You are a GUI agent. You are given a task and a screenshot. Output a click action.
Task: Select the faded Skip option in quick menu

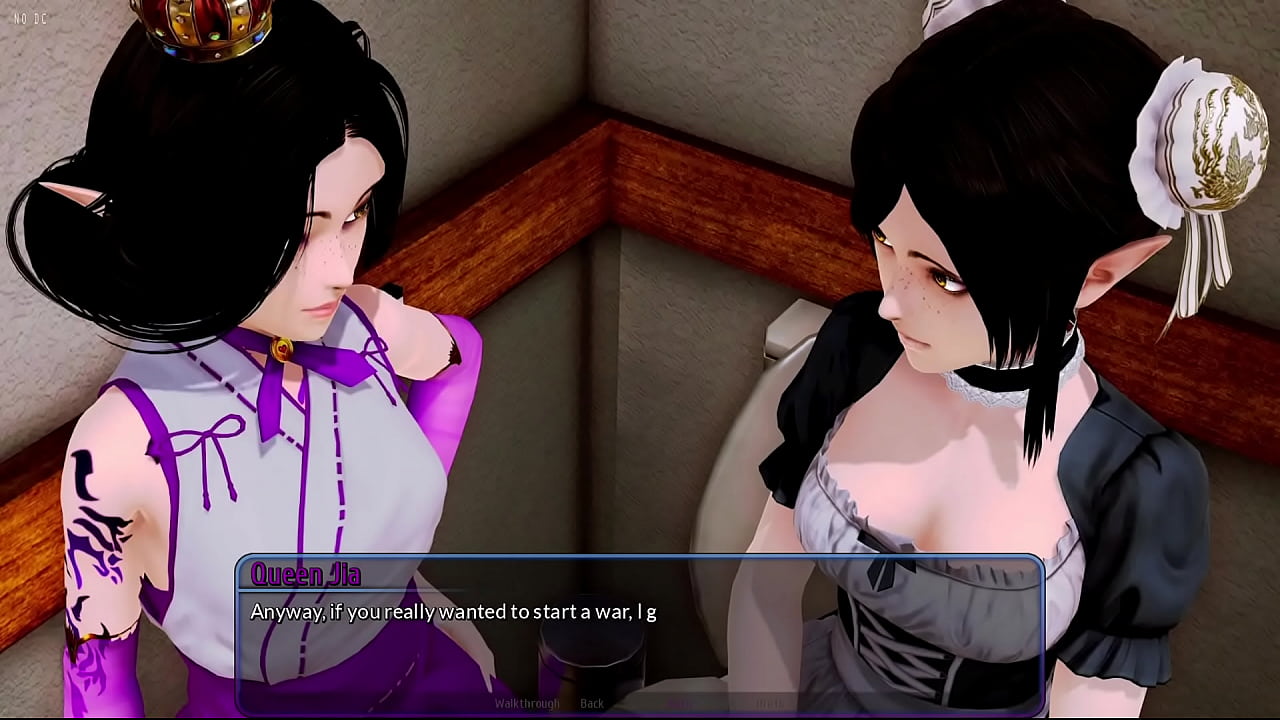678,703
